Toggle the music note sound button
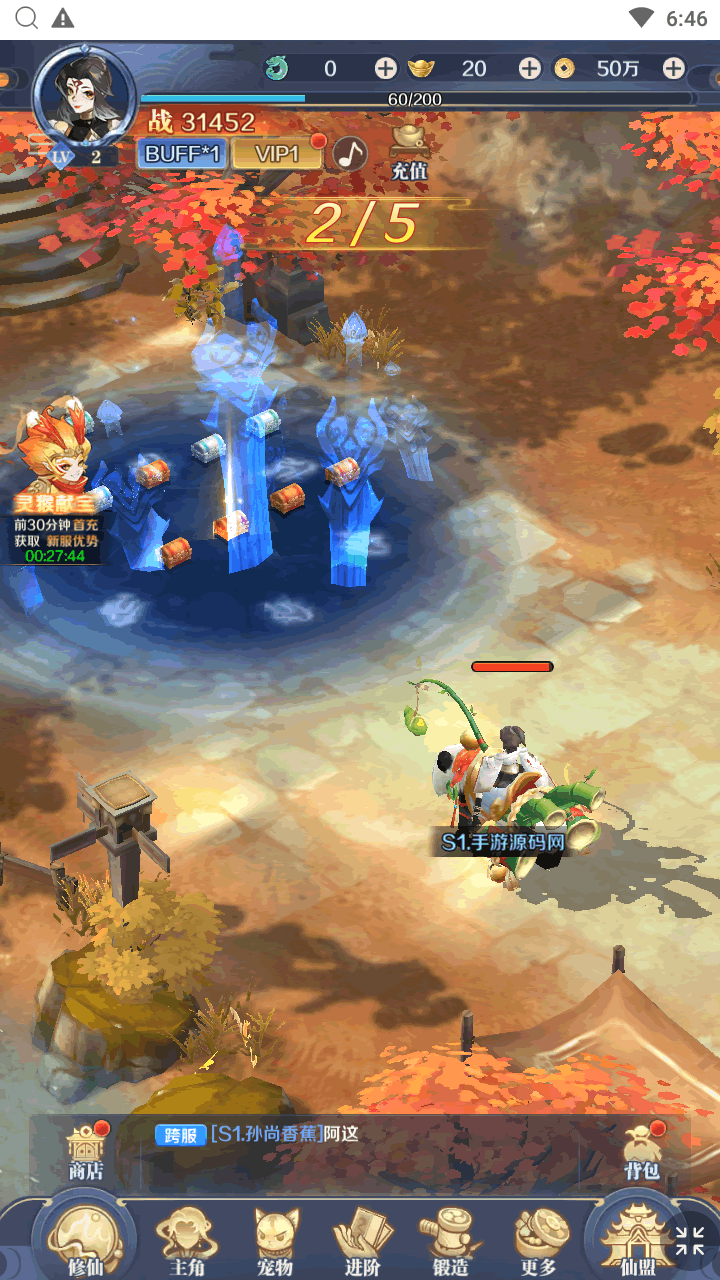 349,154
